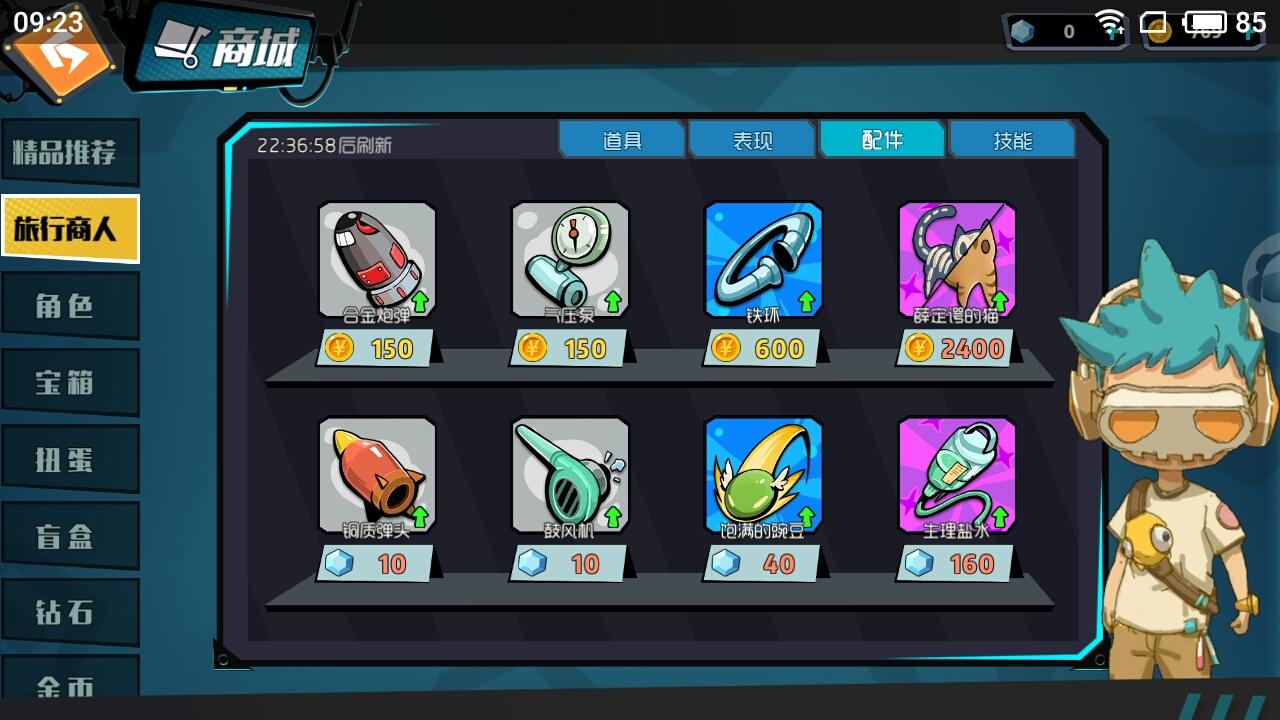Open the 宝箱 shop category

(x=70, y=381)
